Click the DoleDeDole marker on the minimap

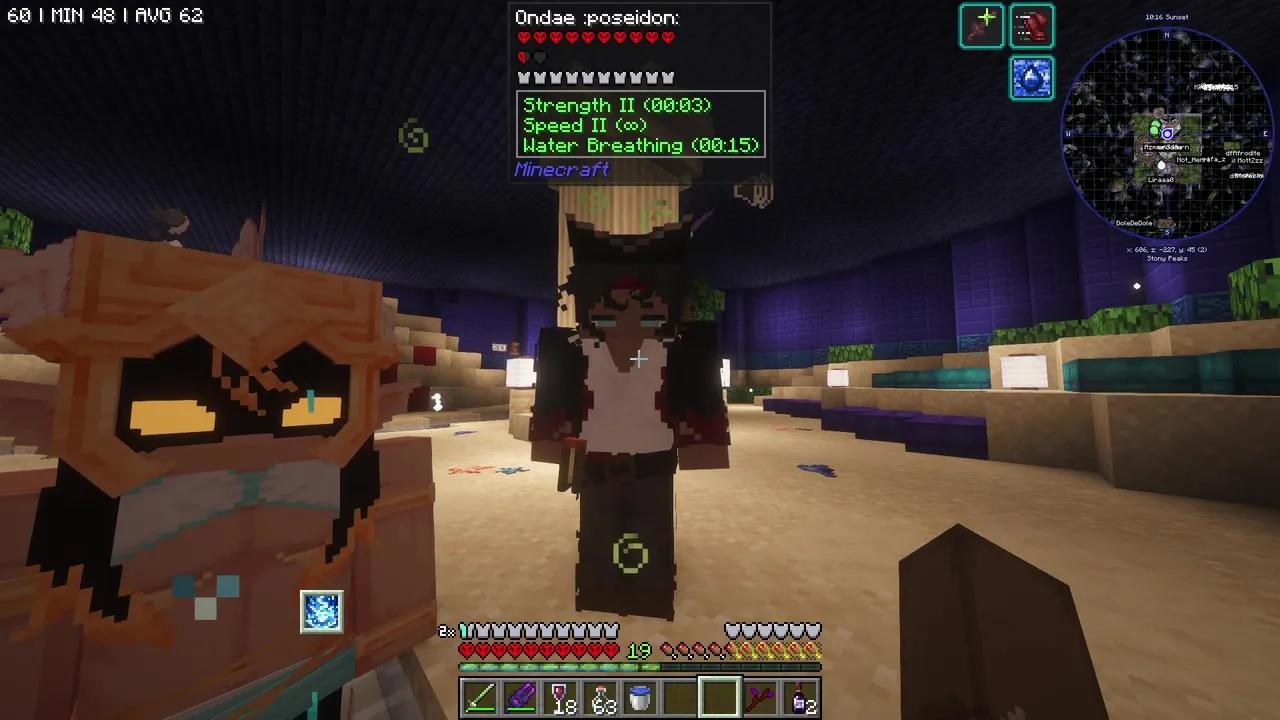point(1133,223)
